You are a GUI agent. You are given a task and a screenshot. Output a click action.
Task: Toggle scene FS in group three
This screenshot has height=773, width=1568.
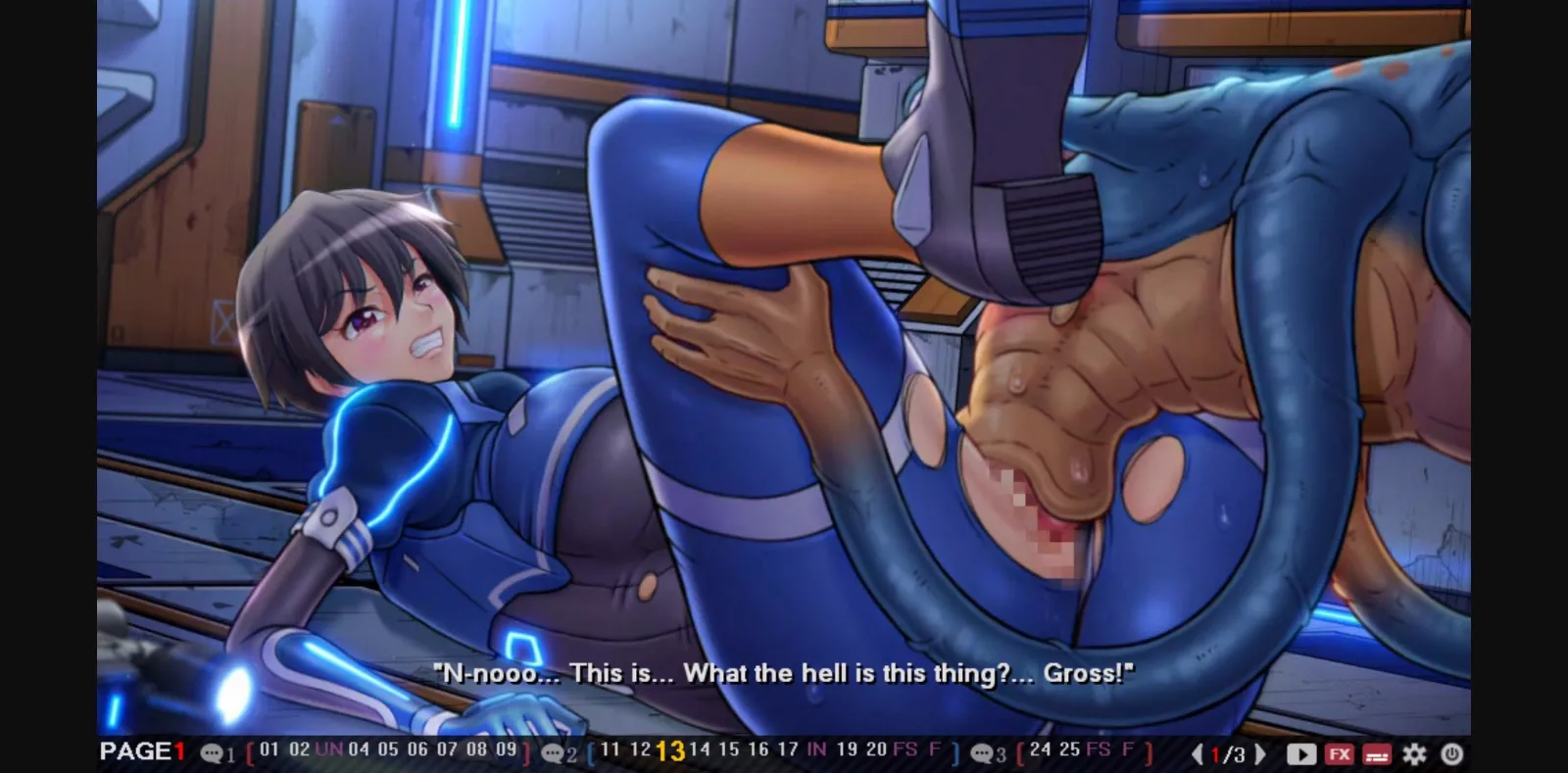click(1098, 753)
